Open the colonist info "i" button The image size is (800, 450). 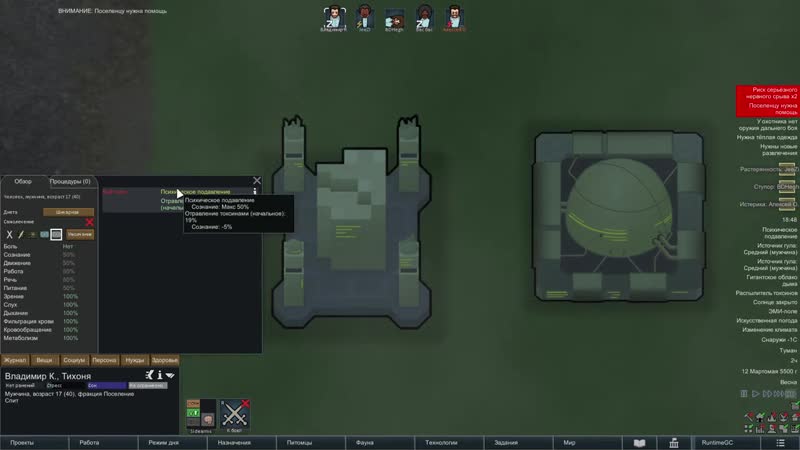pos(160,375)
